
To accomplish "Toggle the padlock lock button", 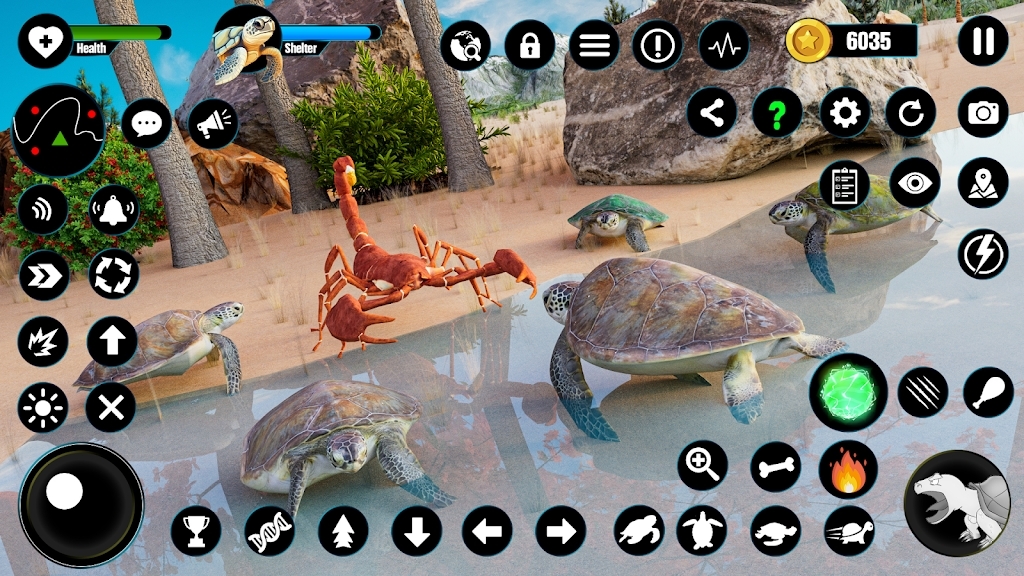I will (x=530, y=45).
